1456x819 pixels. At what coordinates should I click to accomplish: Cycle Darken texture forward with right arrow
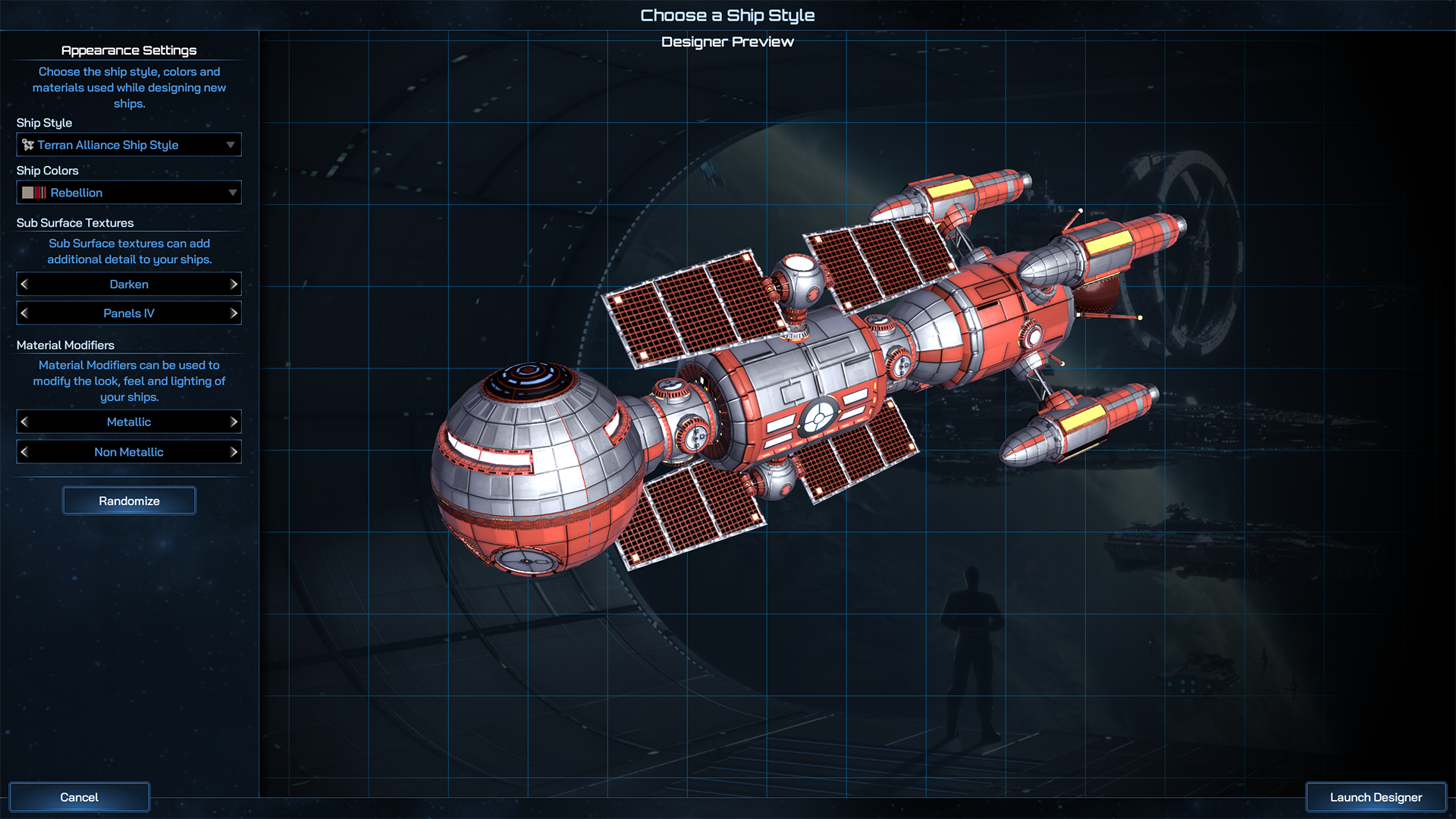(234, 284)
